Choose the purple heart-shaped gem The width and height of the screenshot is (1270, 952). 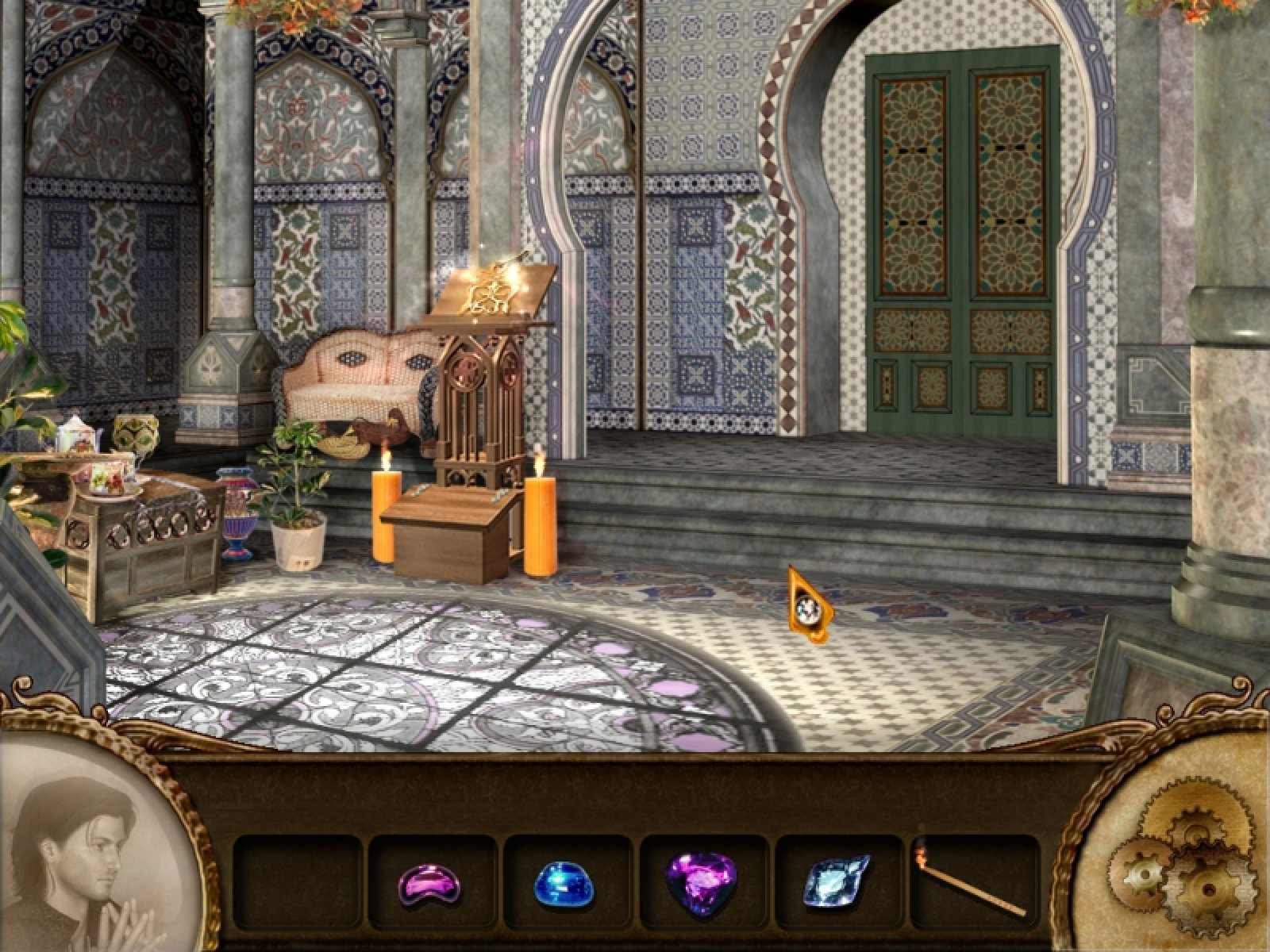click(700, 881)
